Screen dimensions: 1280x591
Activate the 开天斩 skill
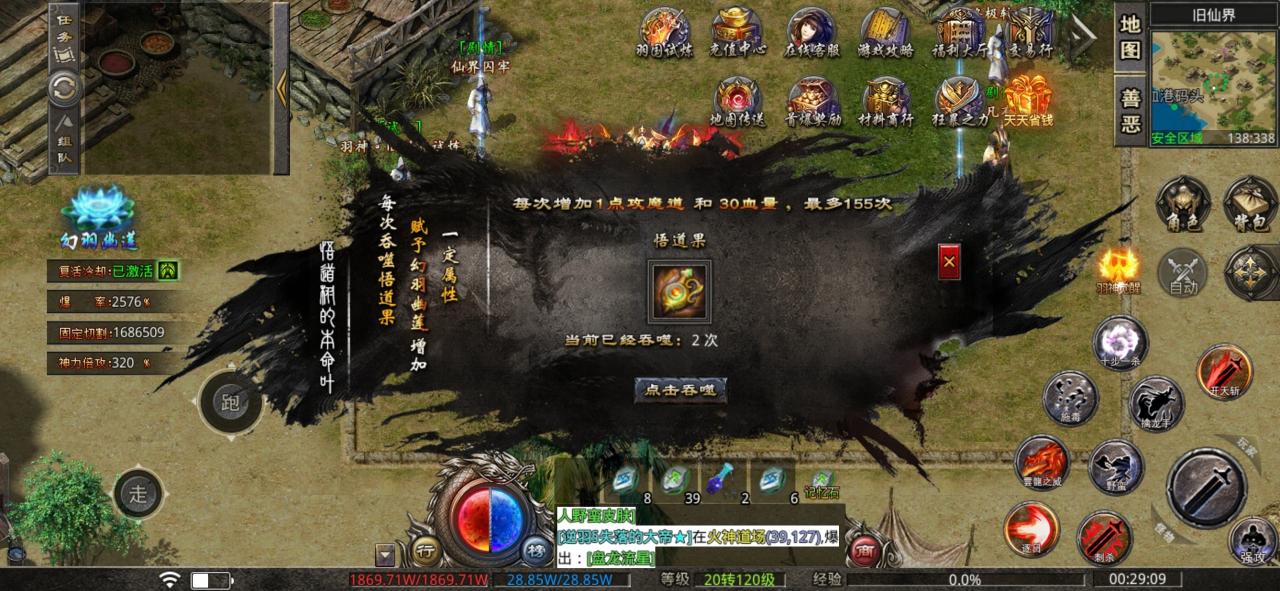(x=1224, y=371)
